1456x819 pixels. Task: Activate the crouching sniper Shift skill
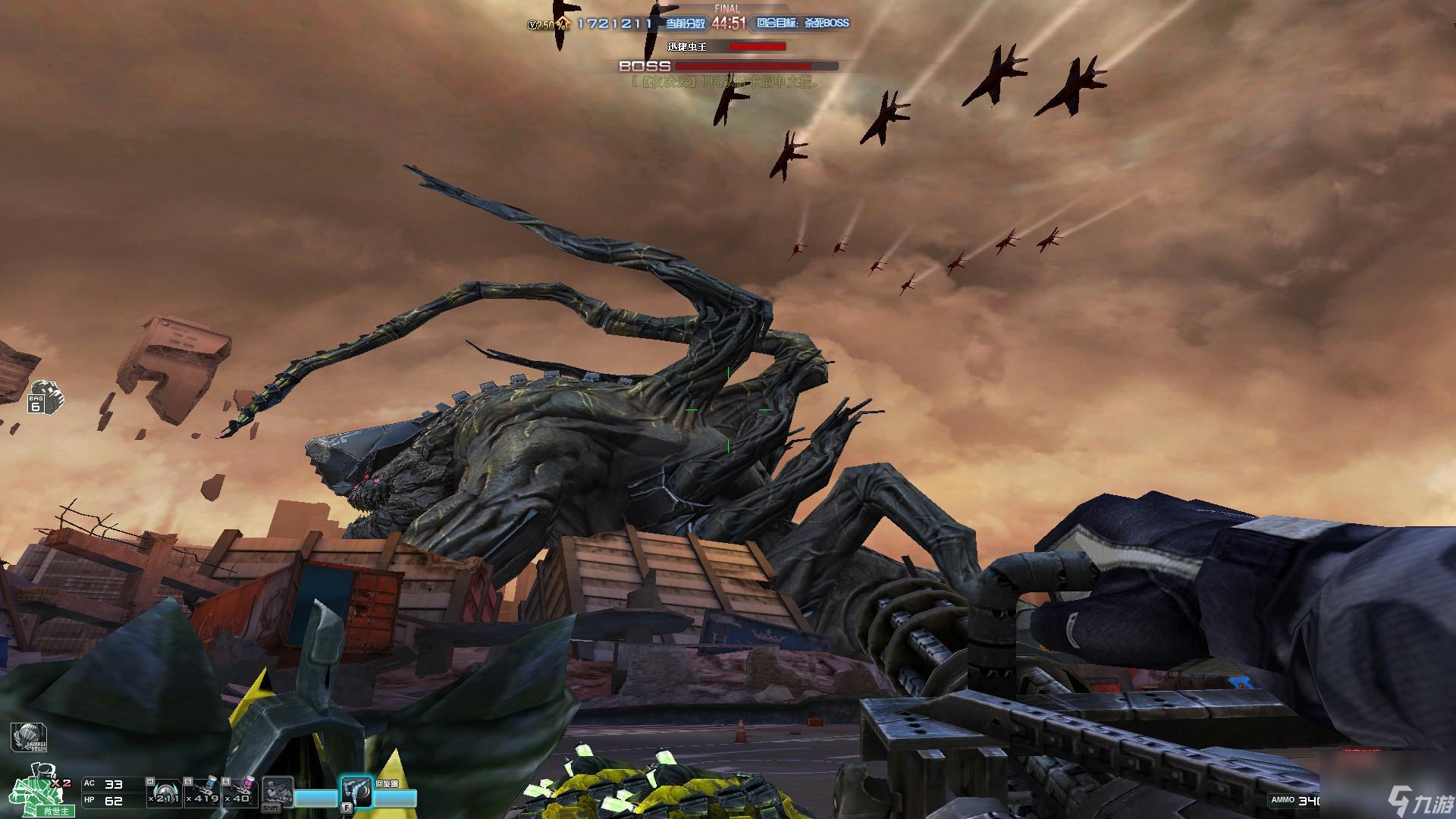278,794
